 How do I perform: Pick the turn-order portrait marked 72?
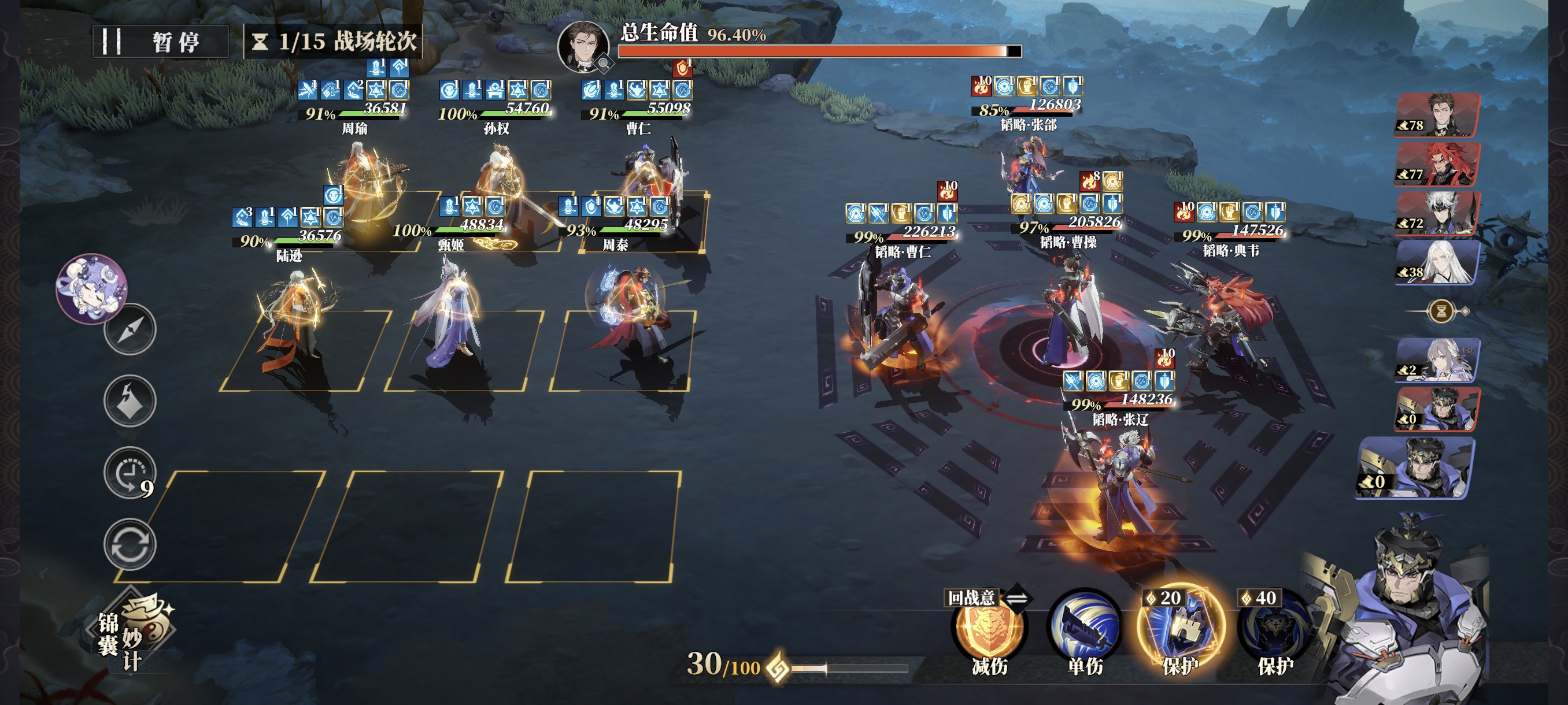point(1438,213)
